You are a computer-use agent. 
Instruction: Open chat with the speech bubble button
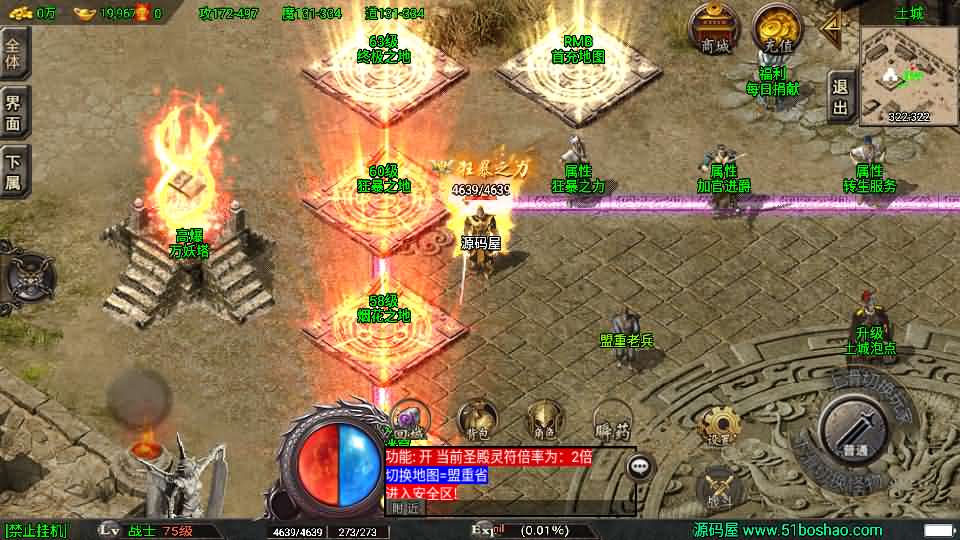640,466
